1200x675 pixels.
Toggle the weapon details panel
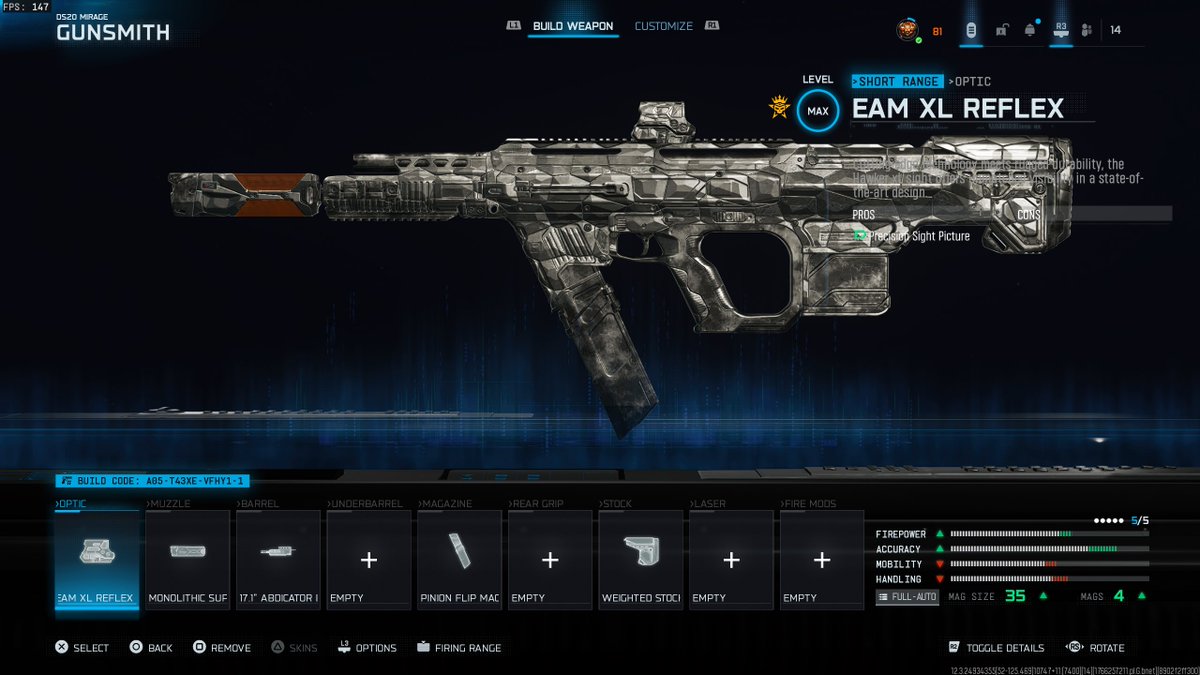tap(995, 648)
